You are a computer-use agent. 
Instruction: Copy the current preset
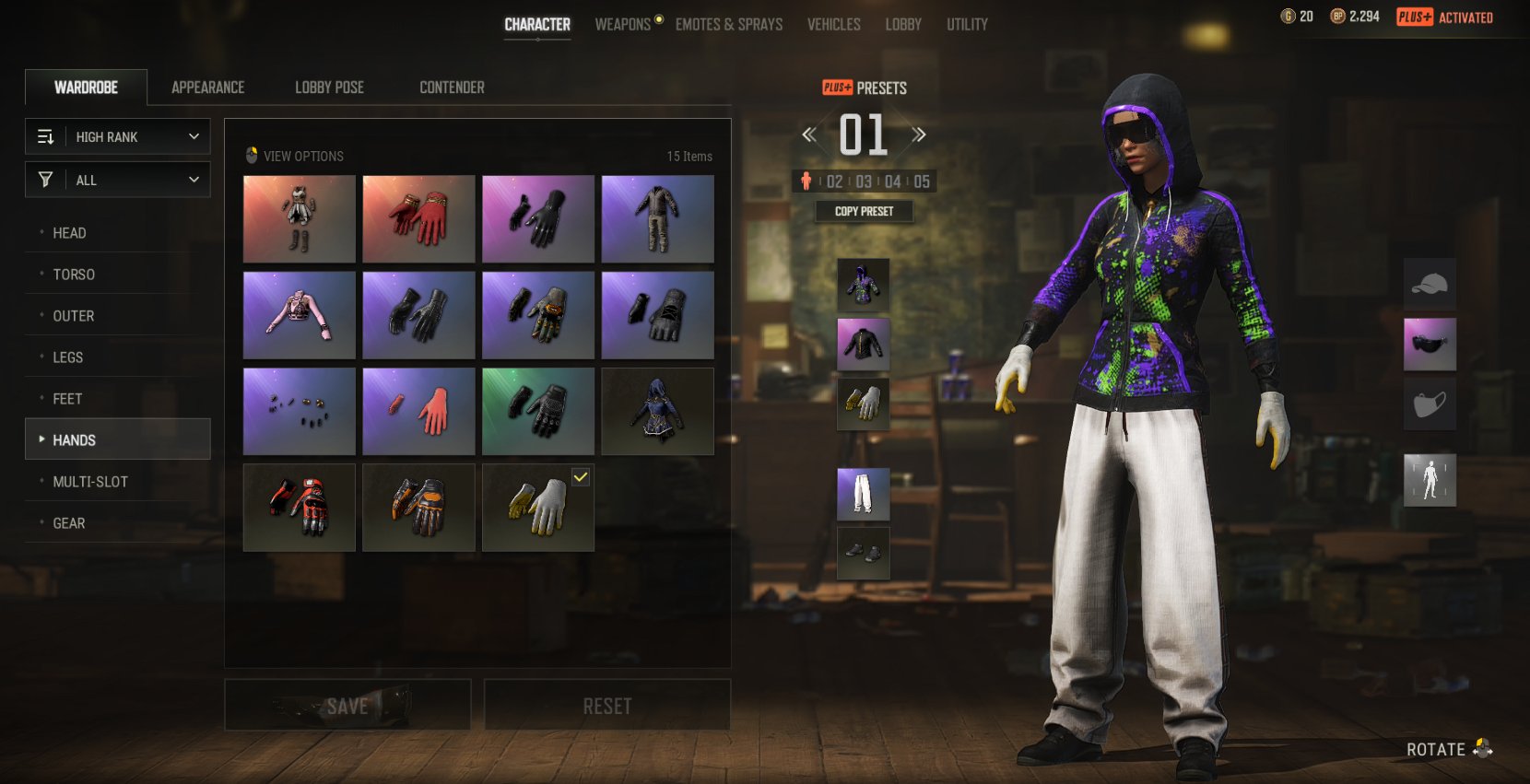pyautogui.click(x=864, y=212)
